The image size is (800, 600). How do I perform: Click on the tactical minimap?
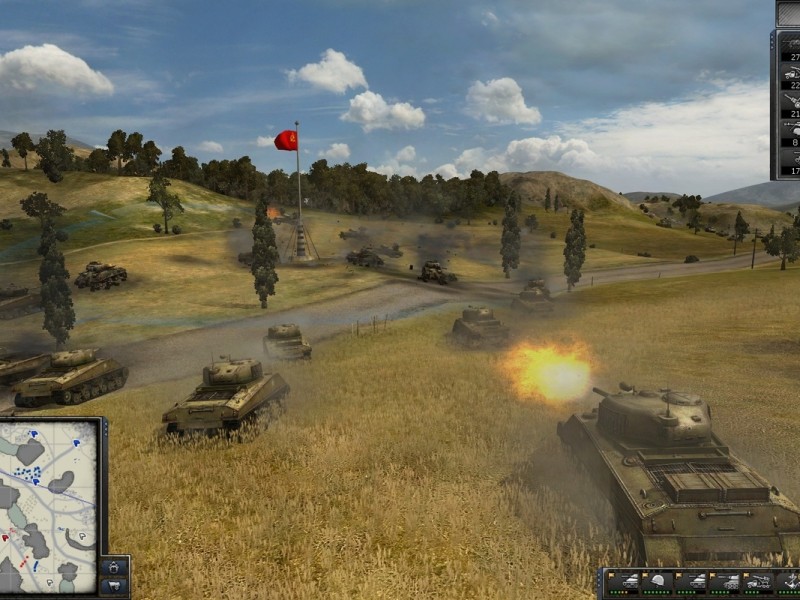(48, 507)
